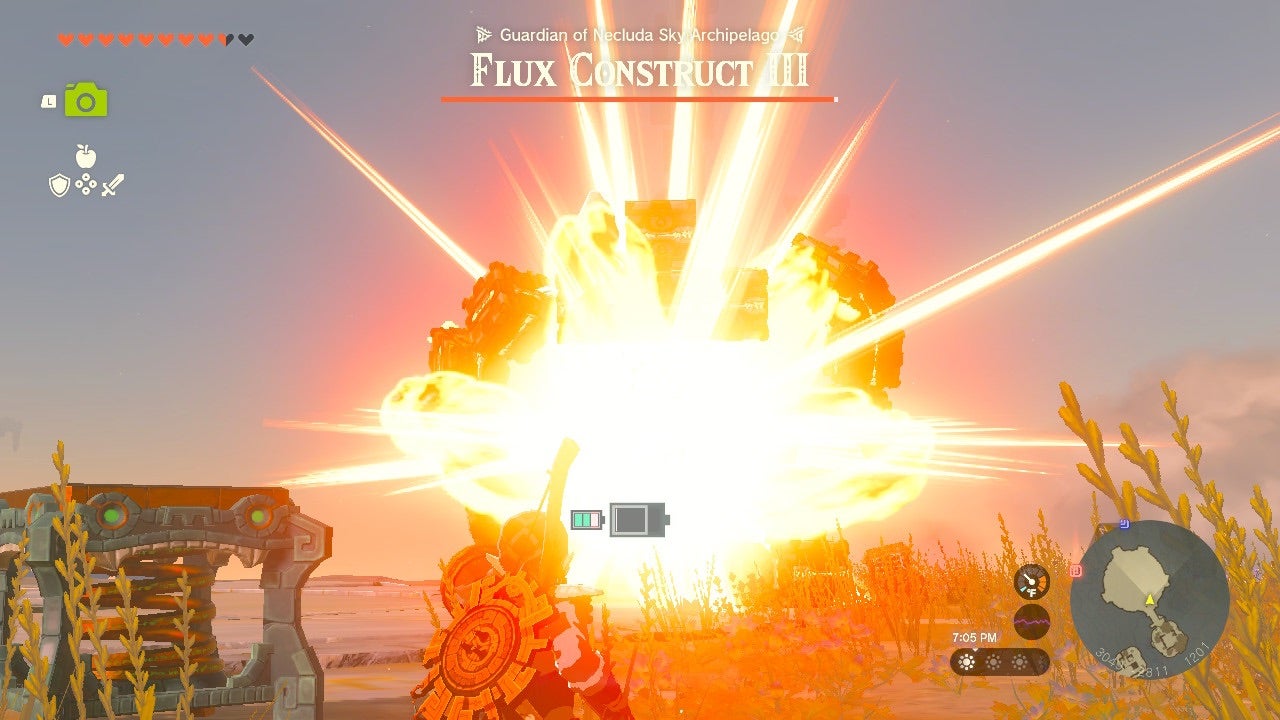Click the red boss health bar

(637, 100)
